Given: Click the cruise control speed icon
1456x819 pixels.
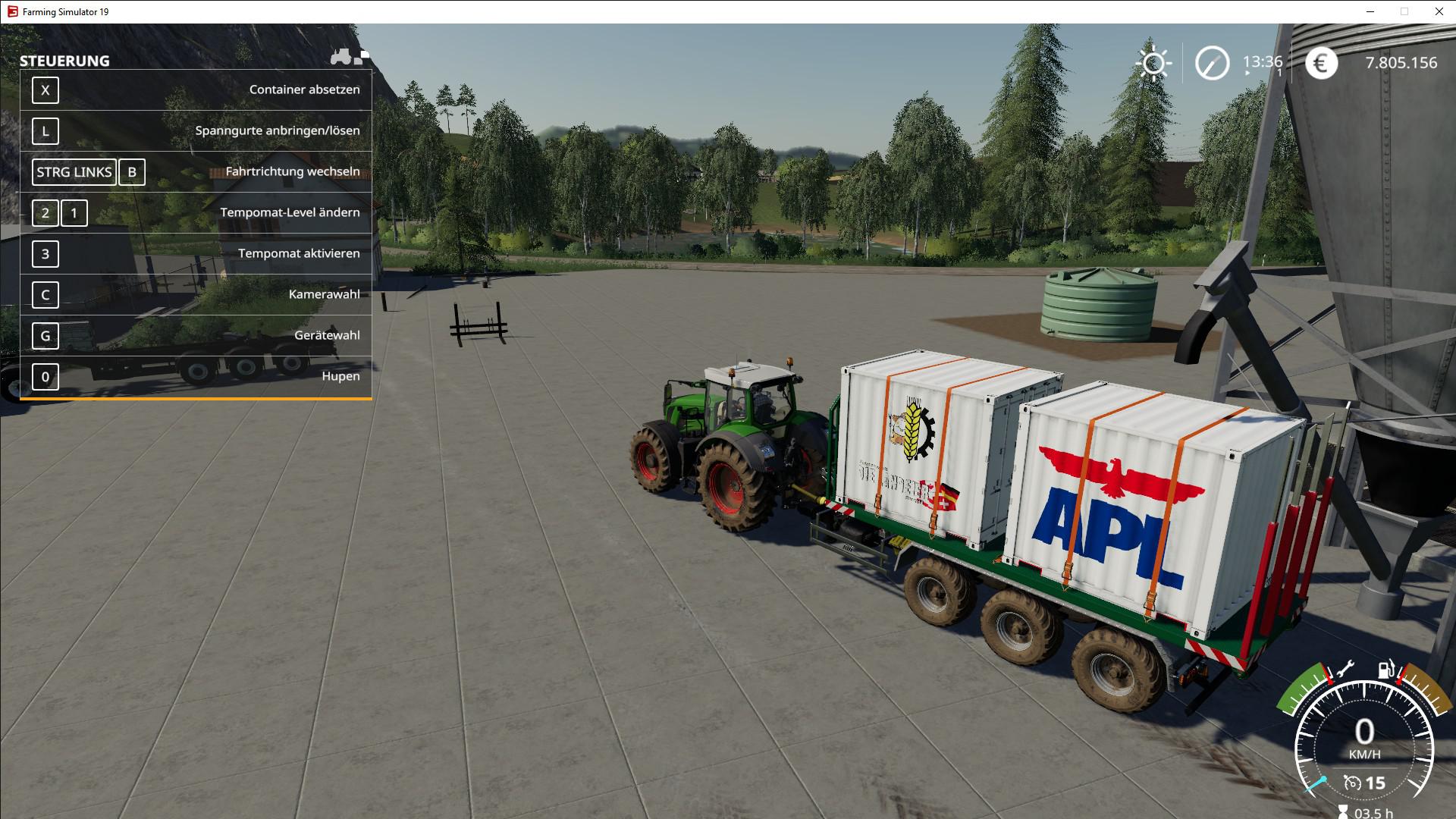Looking at the screenshot, I should pyautogui.click(x=1352, y=783).
